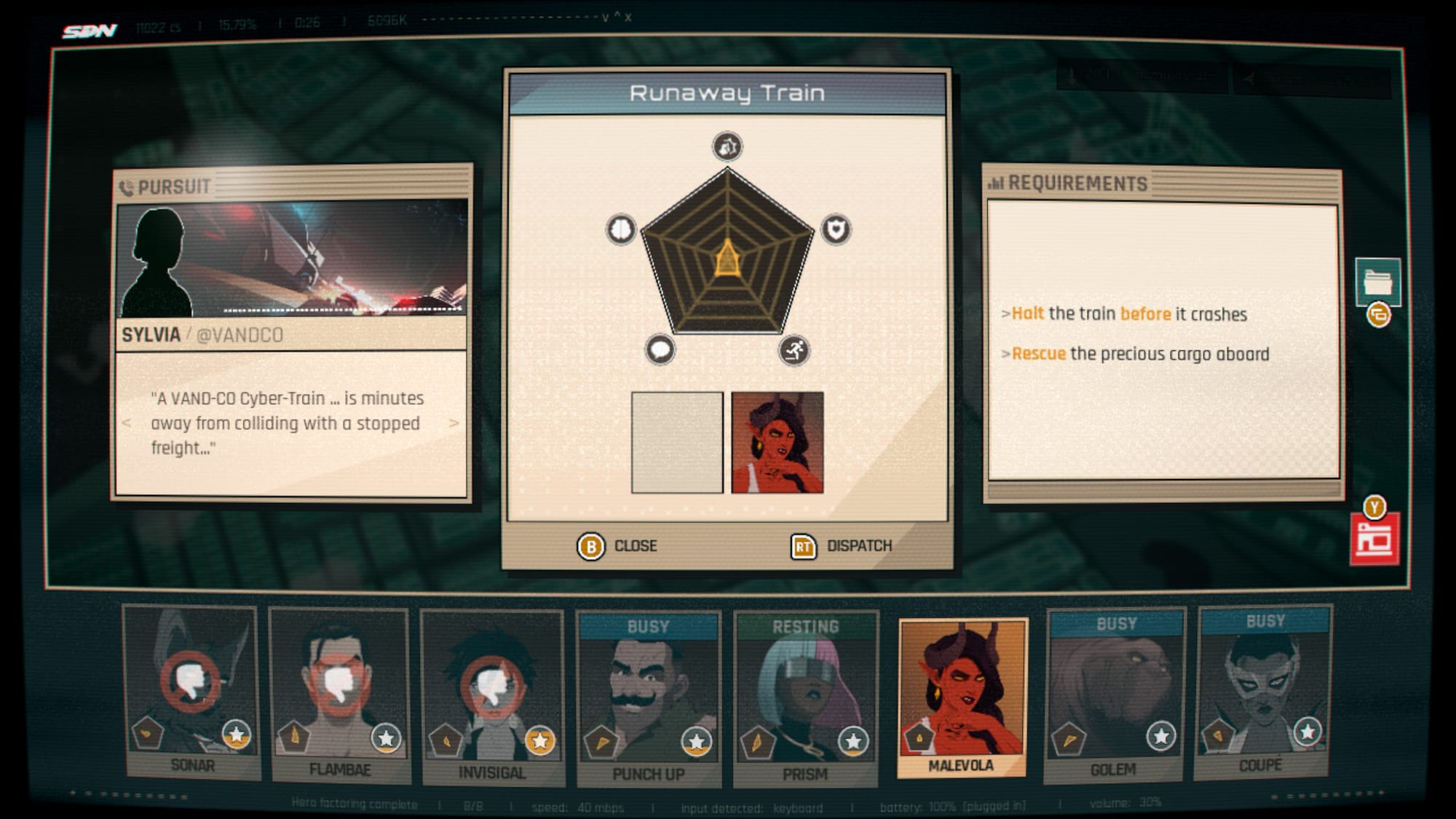The image size is (1456, 819).
Task: Go back to the previous dialogue line
Action: [127, 423]
